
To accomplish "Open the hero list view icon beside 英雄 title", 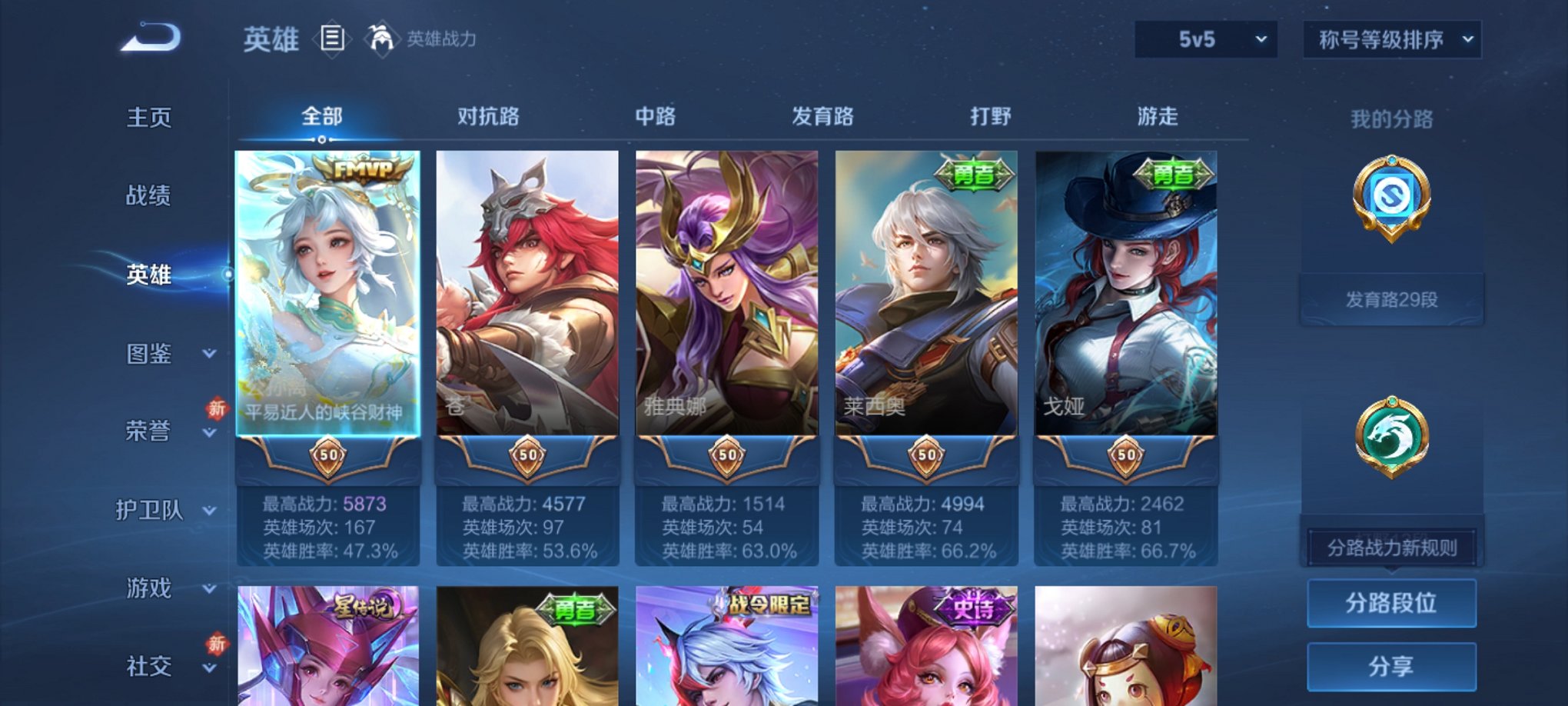I will tap(331, 39).
